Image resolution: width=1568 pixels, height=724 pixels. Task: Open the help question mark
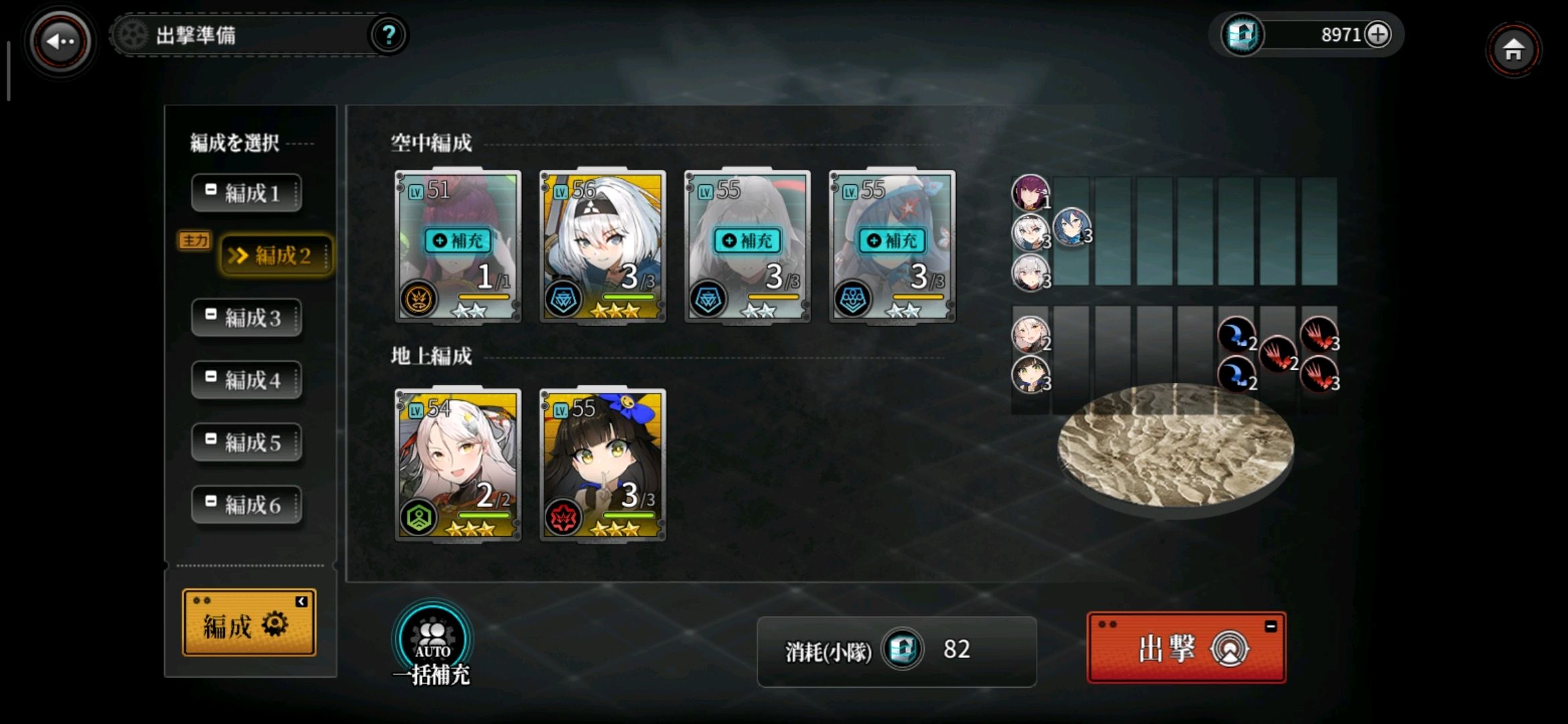(x=388, y=35)
